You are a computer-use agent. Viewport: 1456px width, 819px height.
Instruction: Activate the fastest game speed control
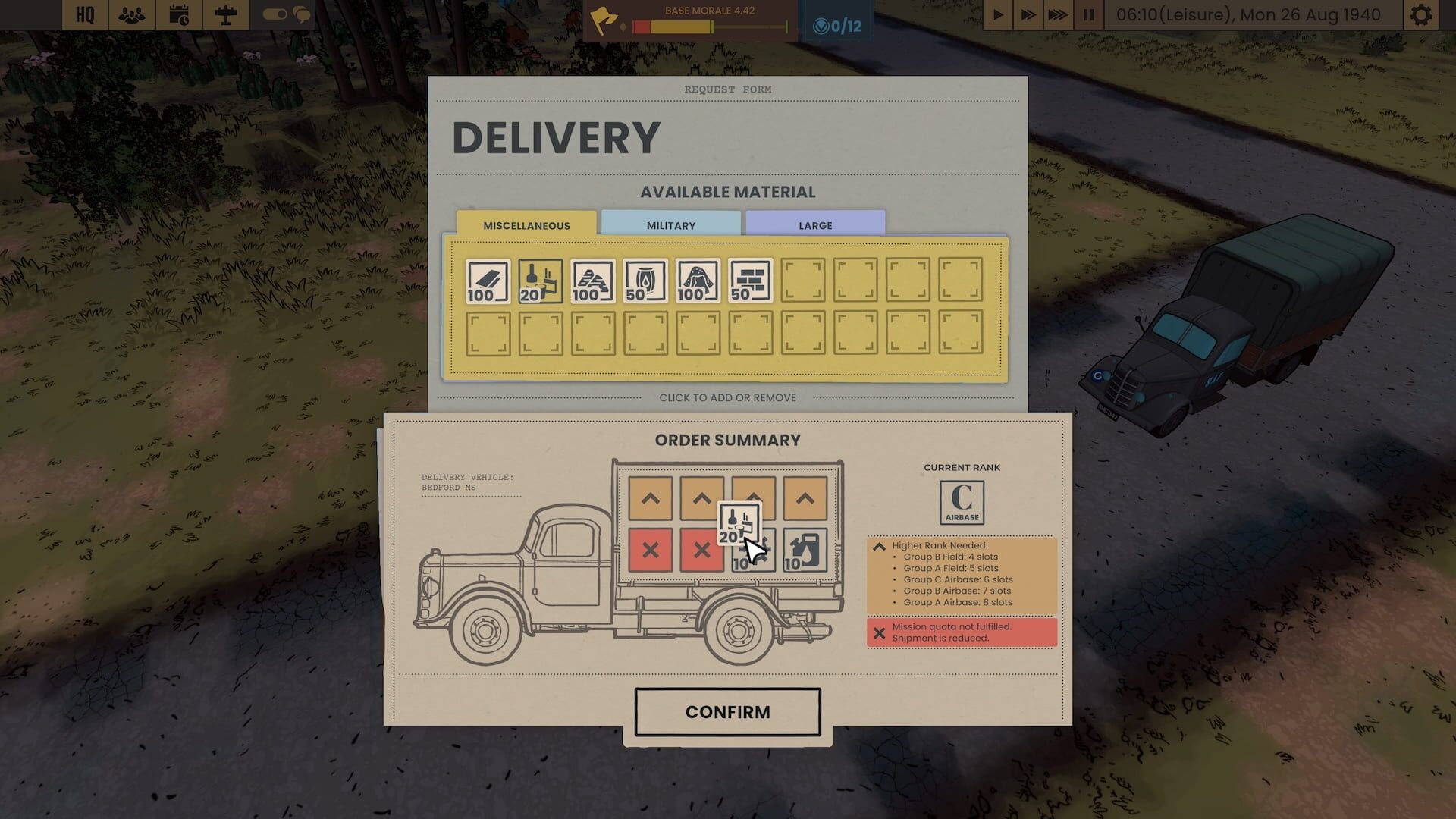(x=1059, y=13)
